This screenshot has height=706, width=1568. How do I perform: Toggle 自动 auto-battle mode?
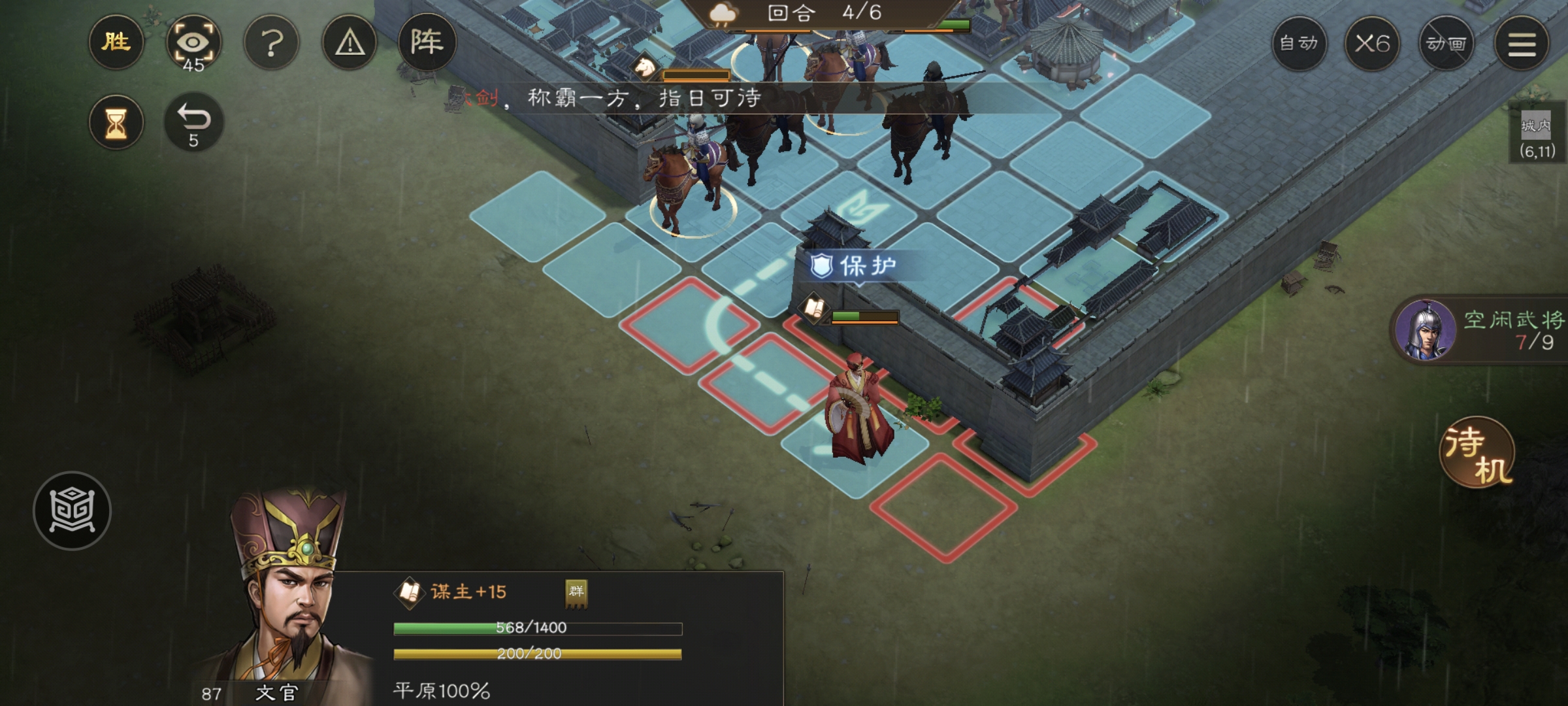coord(1299,44)
